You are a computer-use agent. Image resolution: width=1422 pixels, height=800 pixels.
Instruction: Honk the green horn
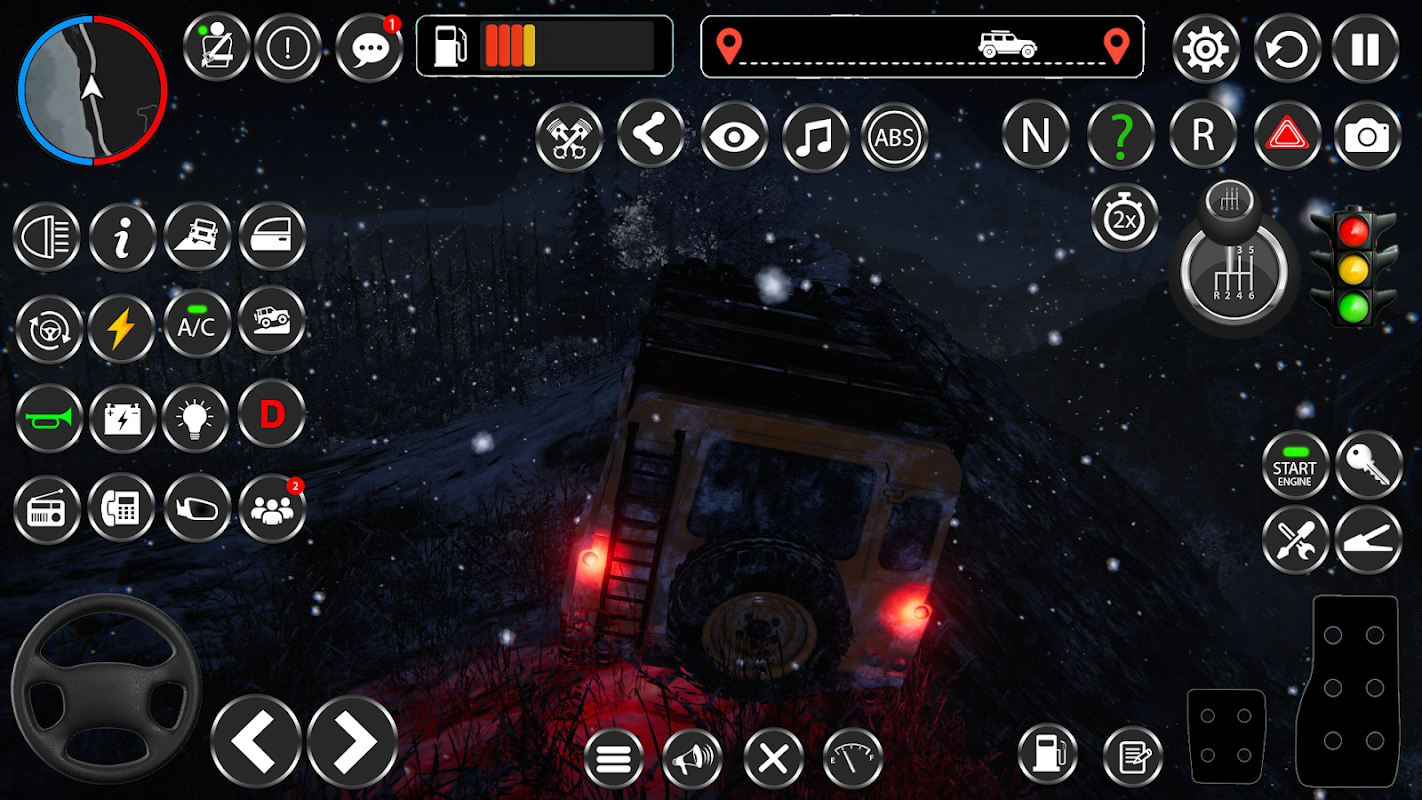click(48, 418)
